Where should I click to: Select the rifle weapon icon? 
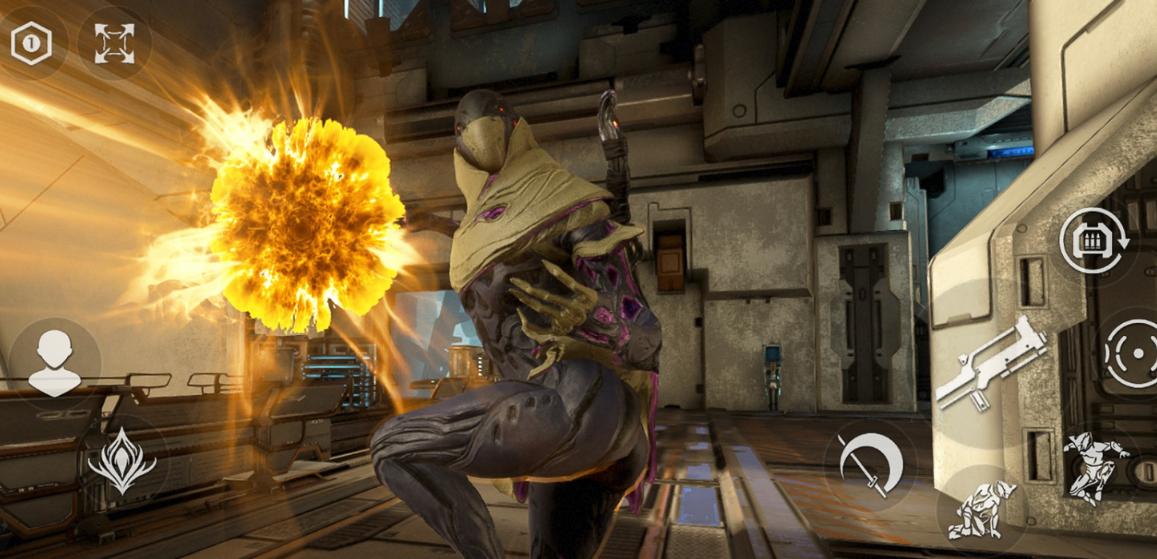(x=990, y=365)
